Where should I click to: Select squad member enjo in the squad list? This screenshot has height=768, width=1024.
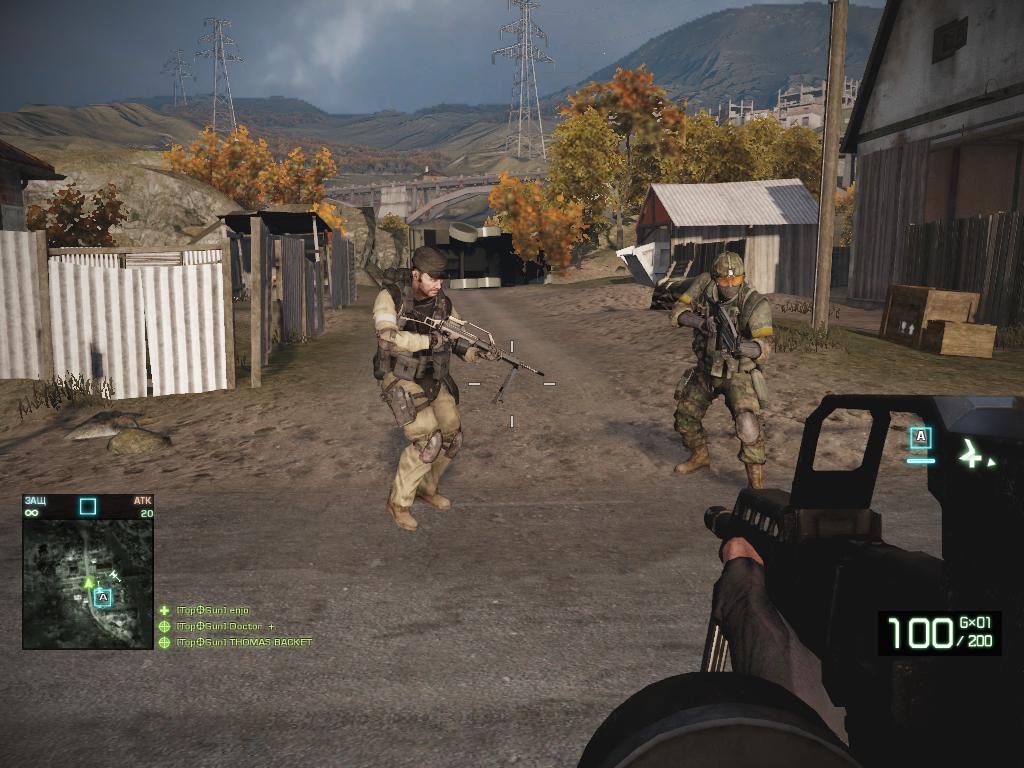coord(212,610)
